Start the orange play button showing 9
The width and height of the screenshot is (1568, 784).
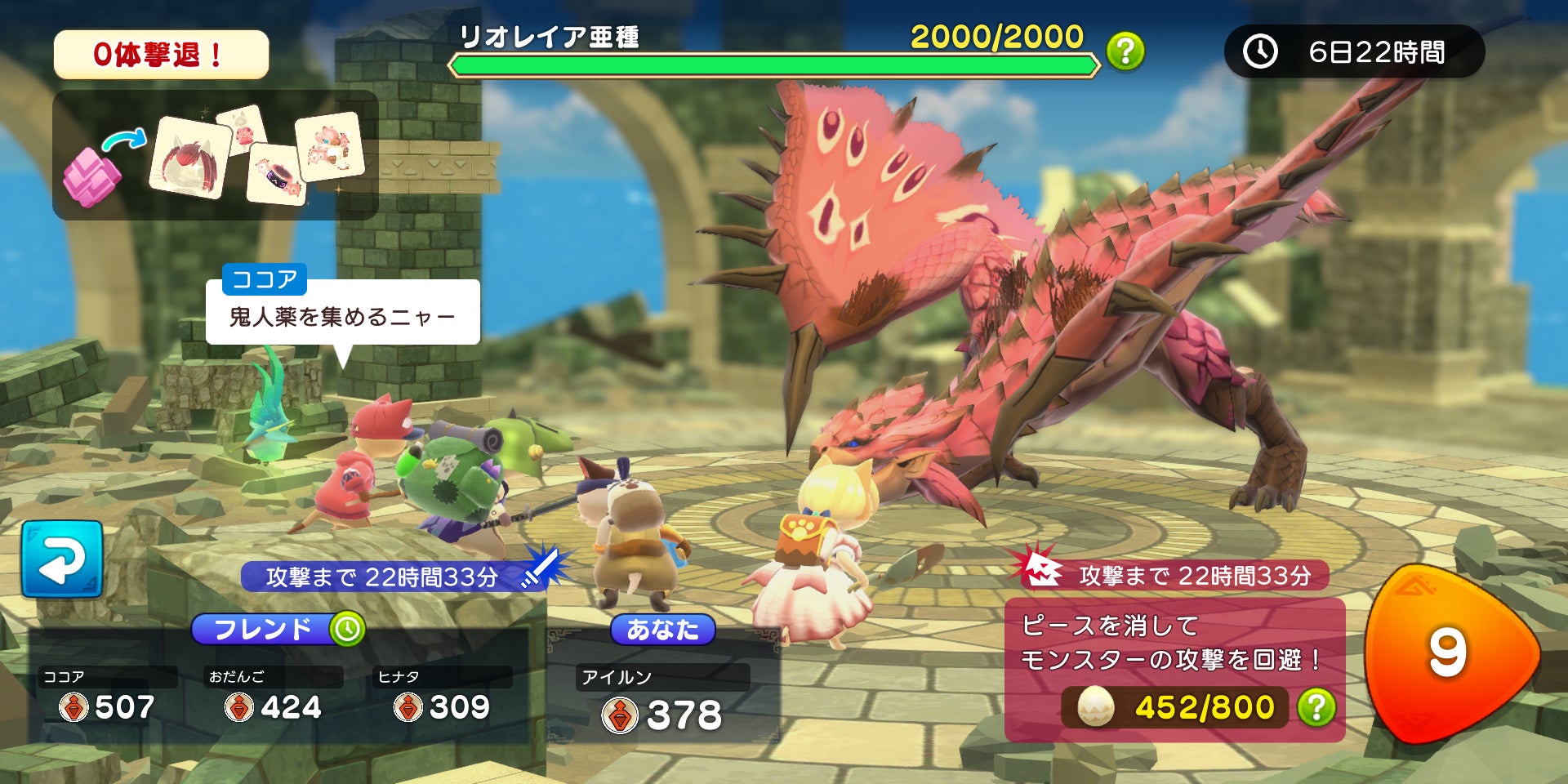1448,653
